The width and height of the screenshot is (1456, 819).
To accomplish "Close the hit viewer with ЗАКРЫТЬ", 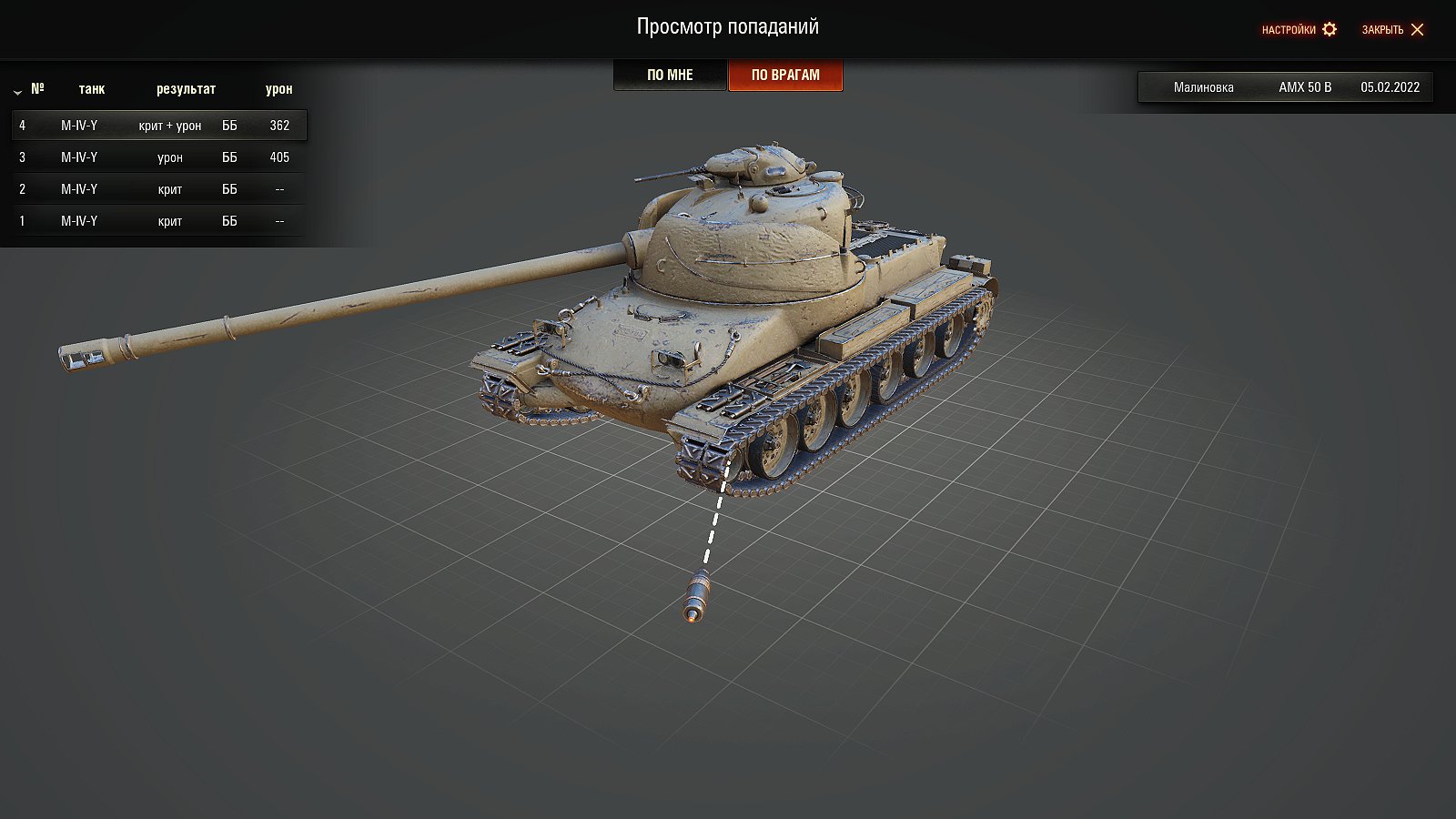I will [x=1392, y=30].
